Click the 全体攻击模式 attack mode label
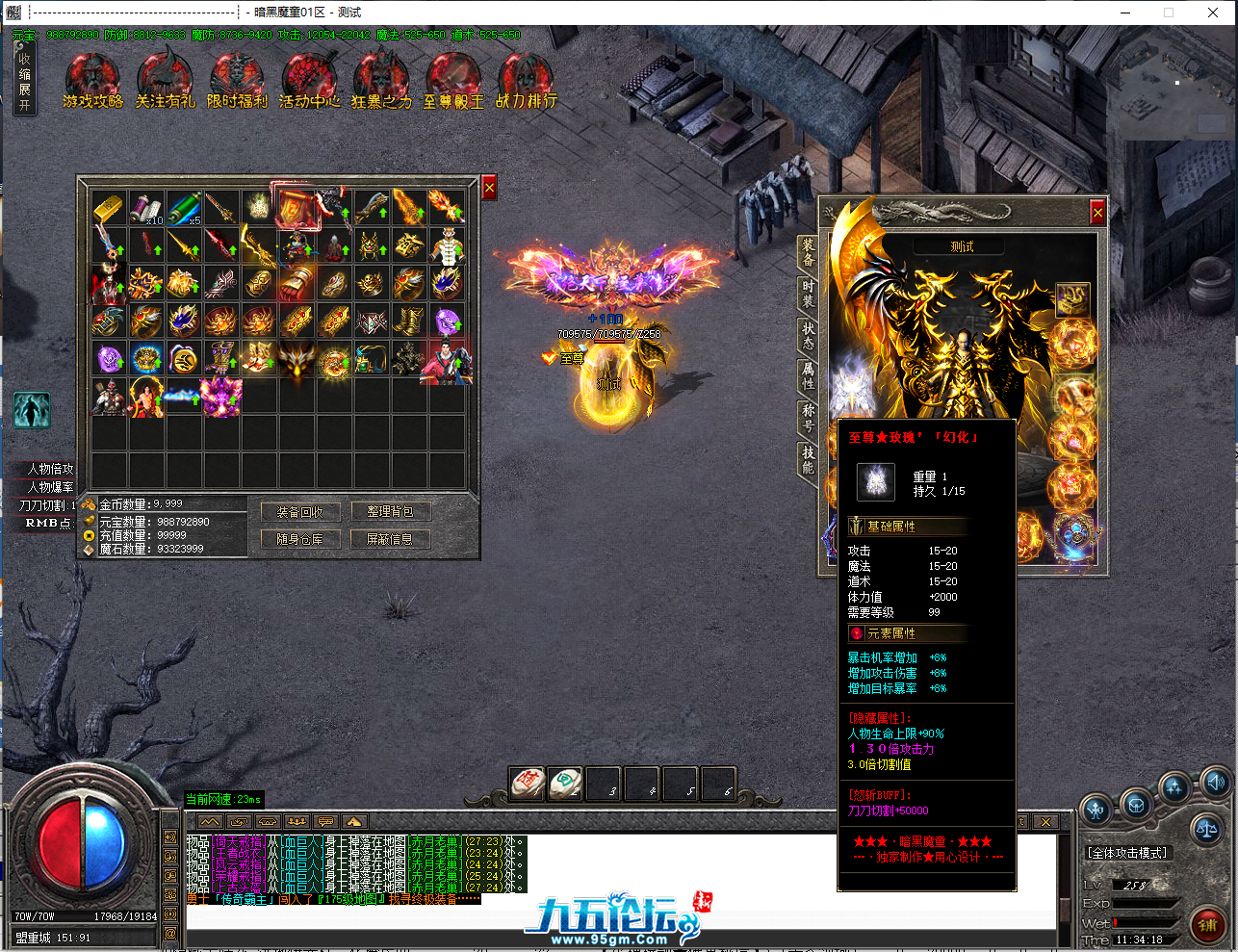The image size is (1238, 952). click(x=1127, y=853)
